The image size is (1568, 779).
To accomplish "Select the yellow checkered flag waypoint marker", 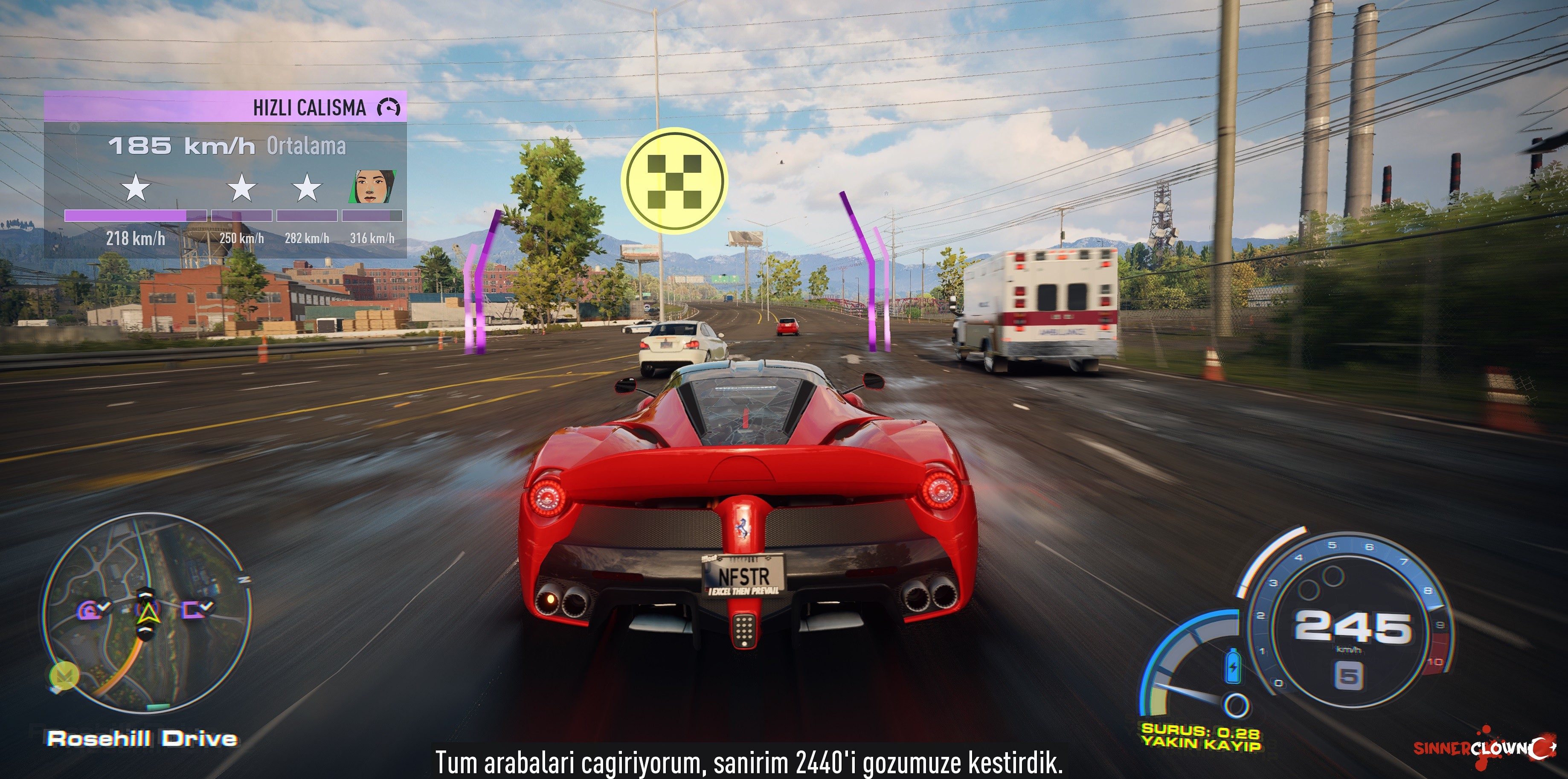I will point(674,180).
